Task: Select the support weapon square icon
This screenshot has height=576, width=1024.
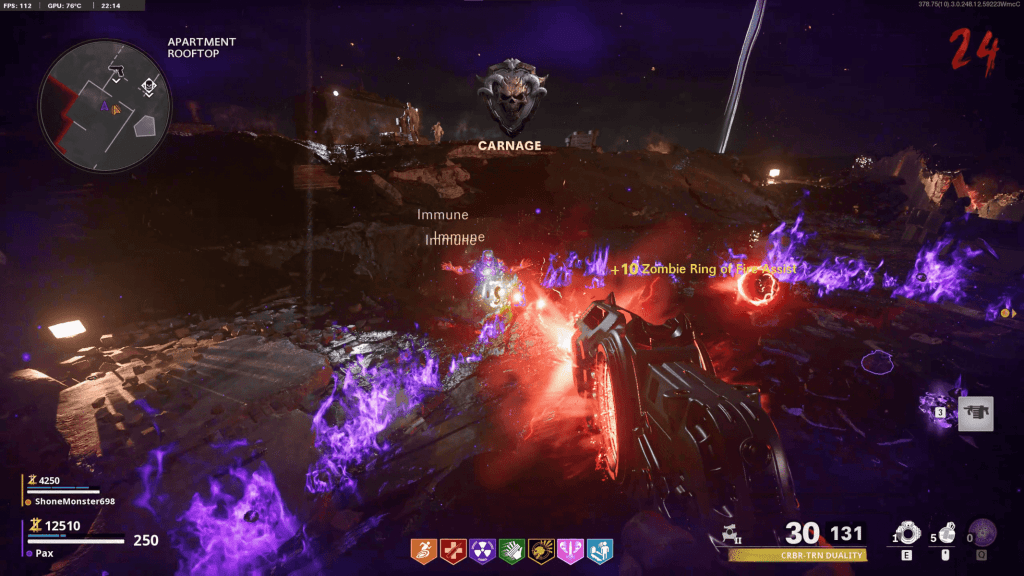Action: click(975, 413)
